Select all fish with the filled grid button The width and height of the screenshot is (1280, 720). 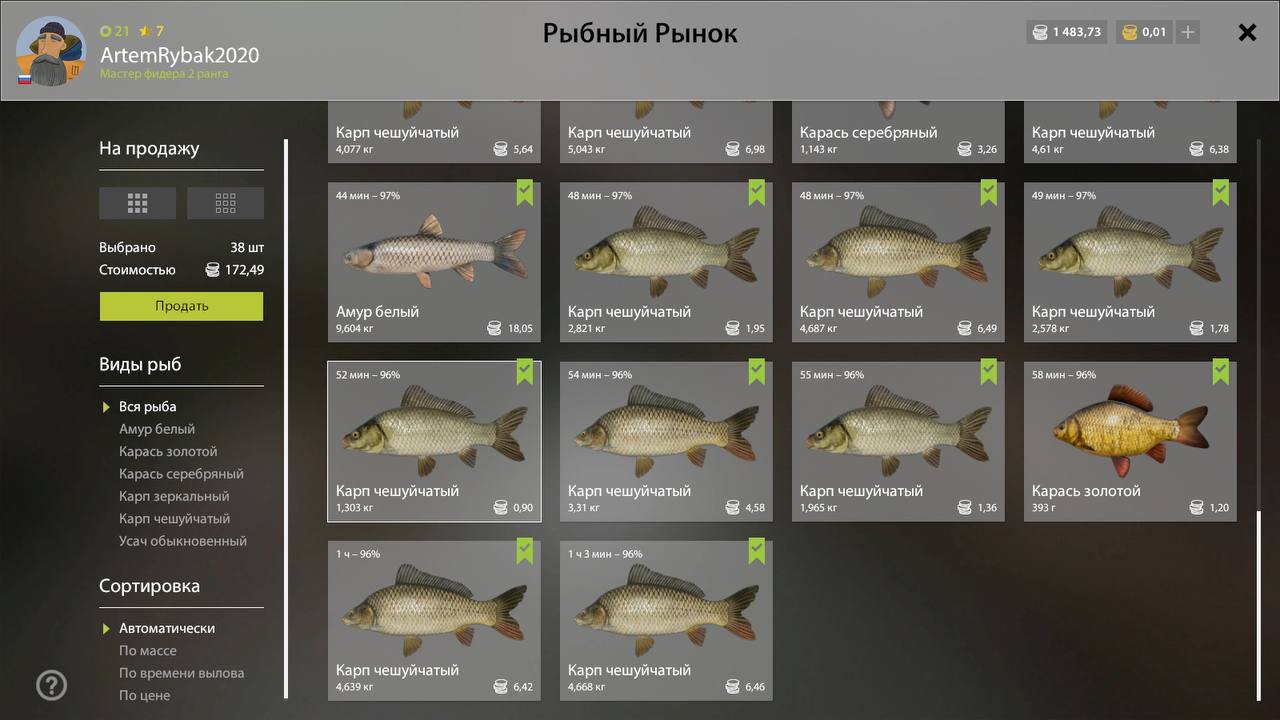[137, 203]
